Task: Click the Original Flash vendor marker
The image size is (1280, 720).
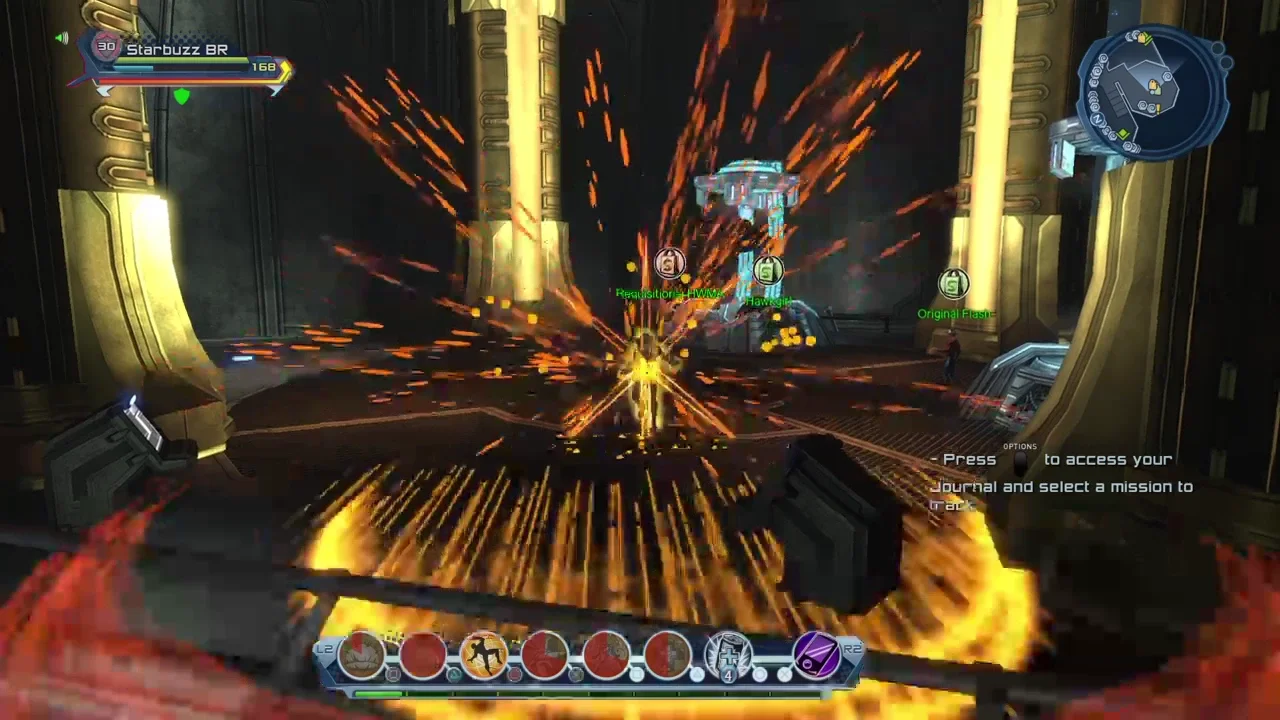Action: (953, 284)
